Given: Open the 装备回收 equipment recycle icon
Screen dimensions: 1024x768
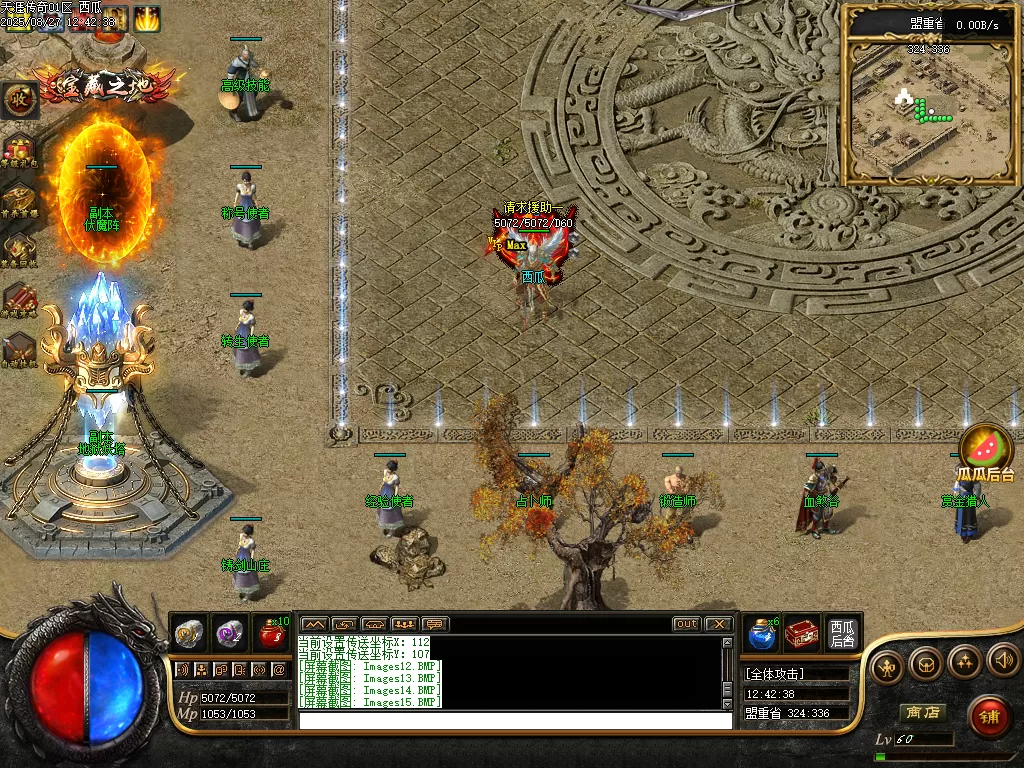Looking at the screenshot, I should pyautogui.click(x=19, y=249).
